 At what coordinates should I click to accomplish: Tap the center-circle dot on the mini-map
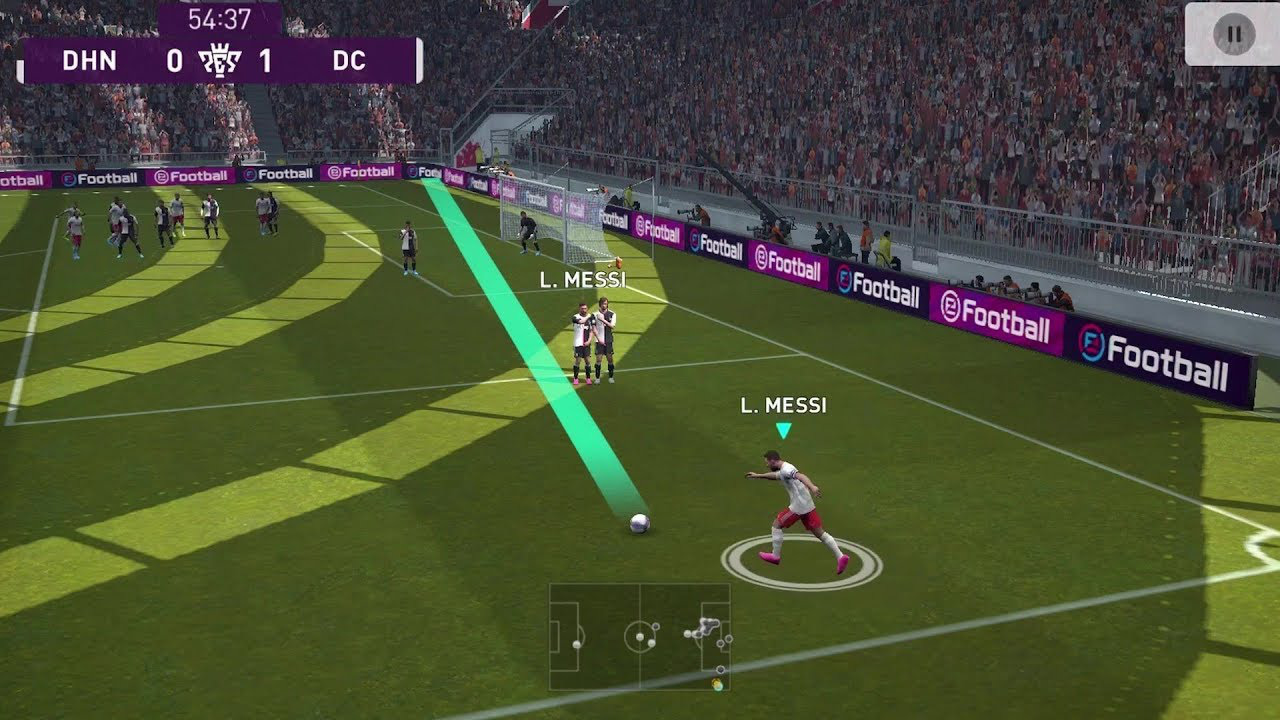(640, 637)
